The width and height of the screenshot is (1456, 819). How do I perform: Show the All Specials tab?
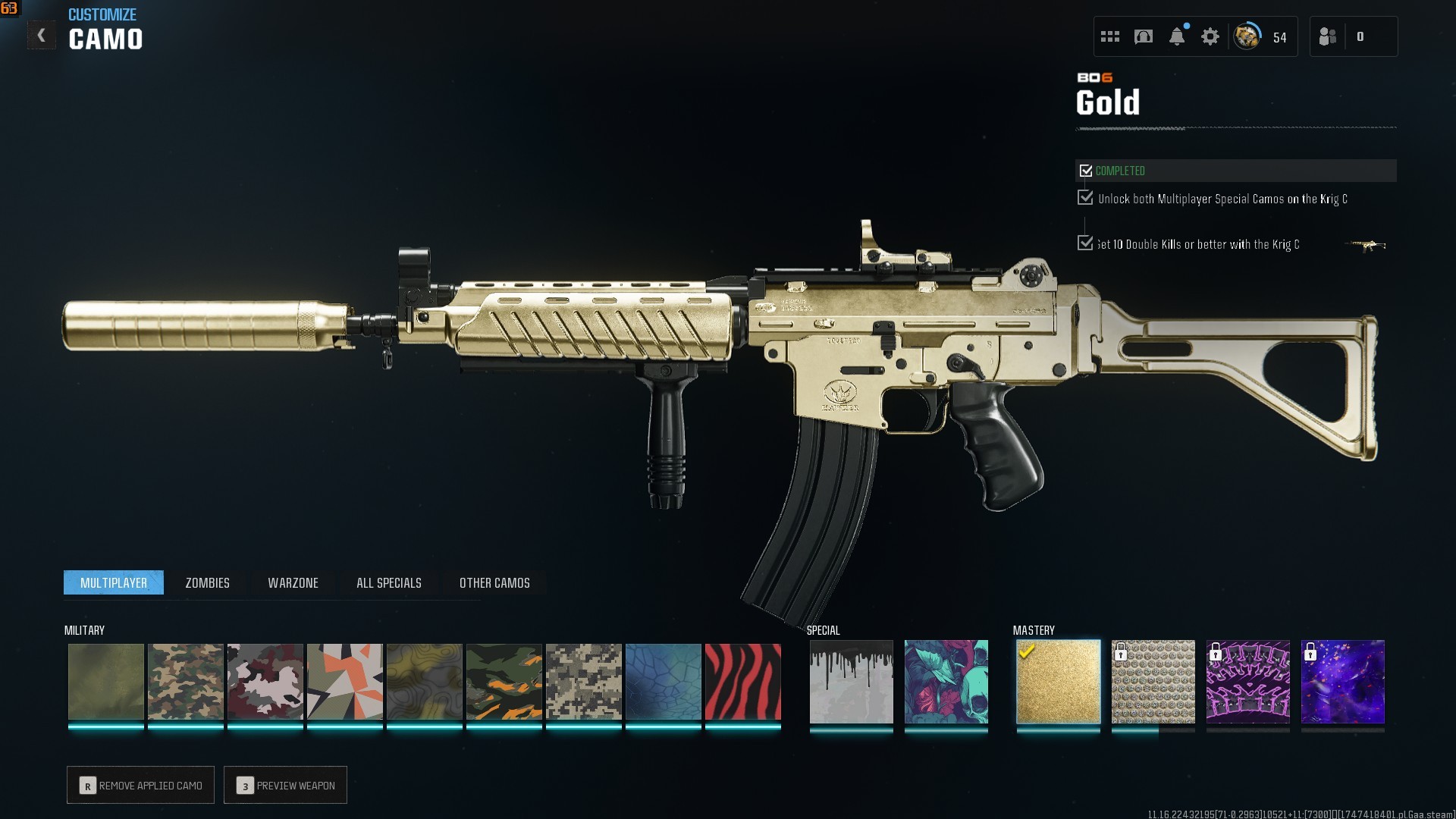tap(388, 582)
